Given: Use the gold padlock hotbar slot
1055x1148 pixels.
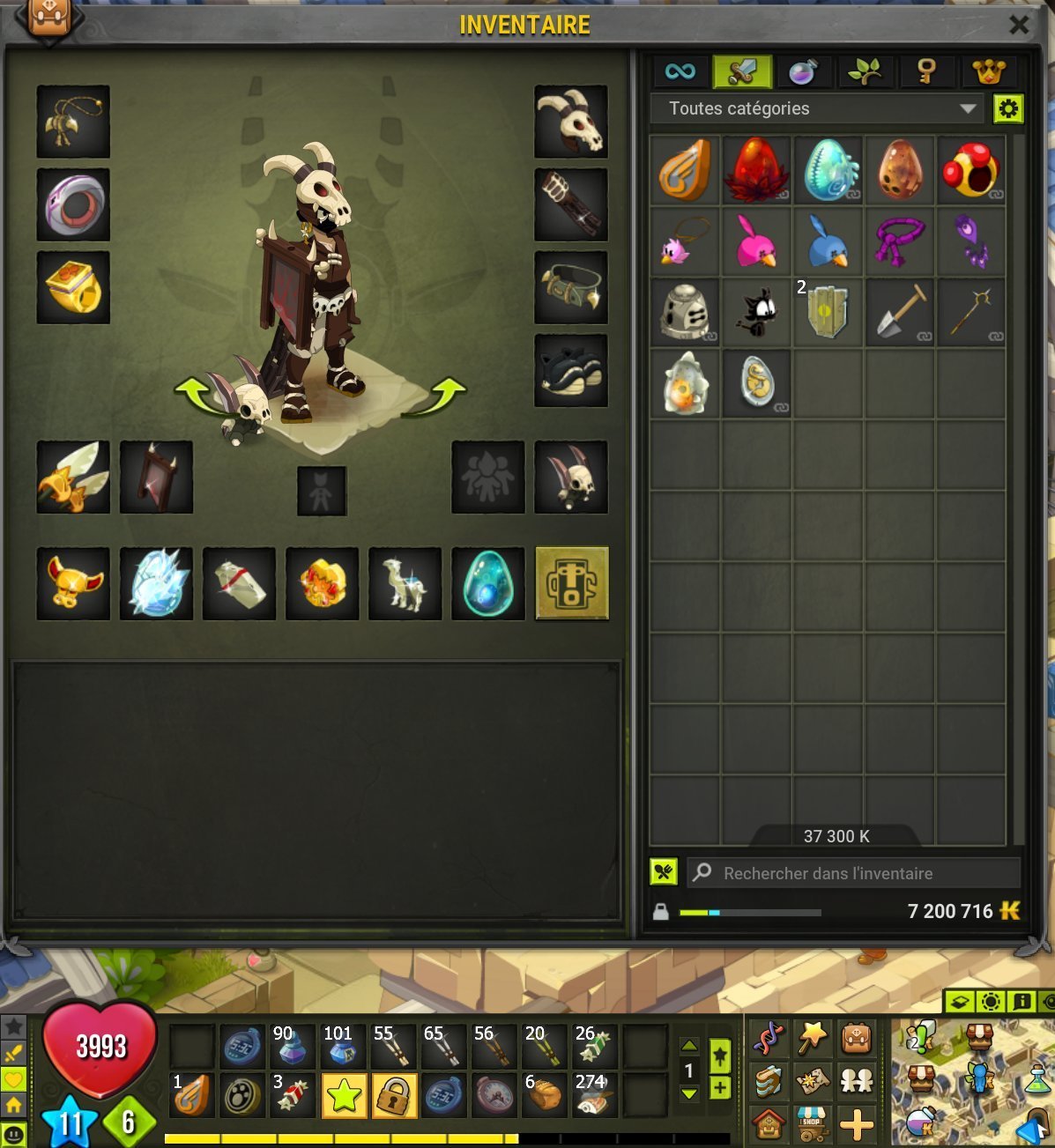Looking at the screenshot, I should (394, 1095).
